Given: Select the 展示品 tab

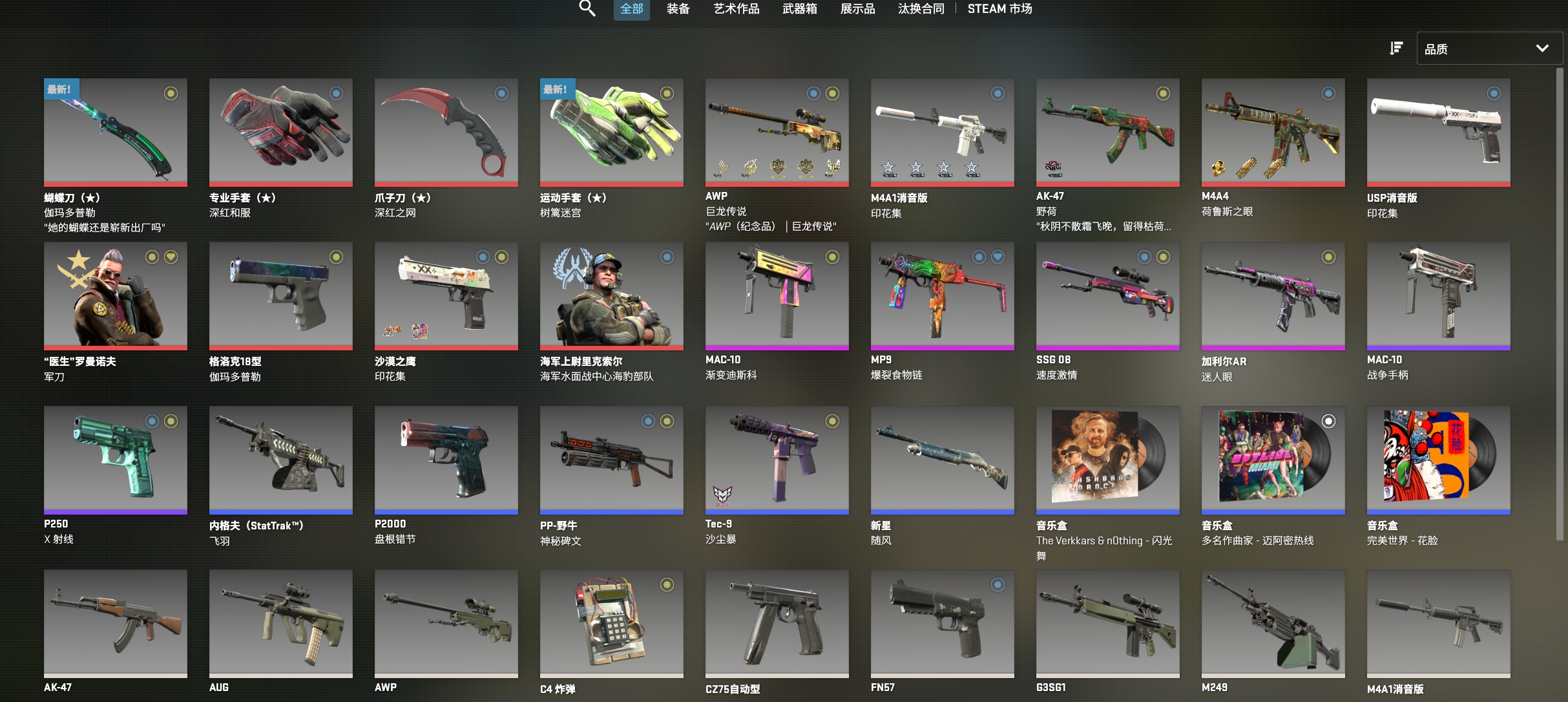Looking at the screenshot, I should (857, 9).
